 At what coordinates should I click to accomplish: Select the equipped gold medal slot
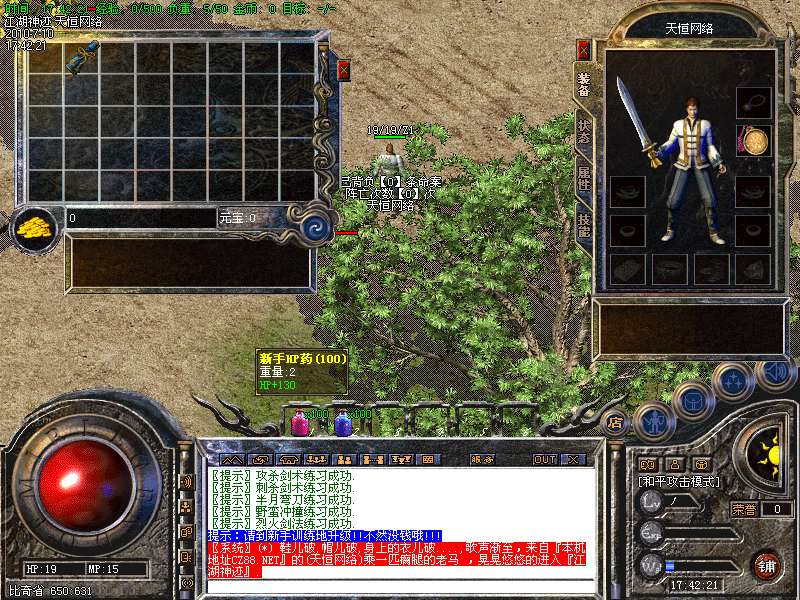coord(753,140)
